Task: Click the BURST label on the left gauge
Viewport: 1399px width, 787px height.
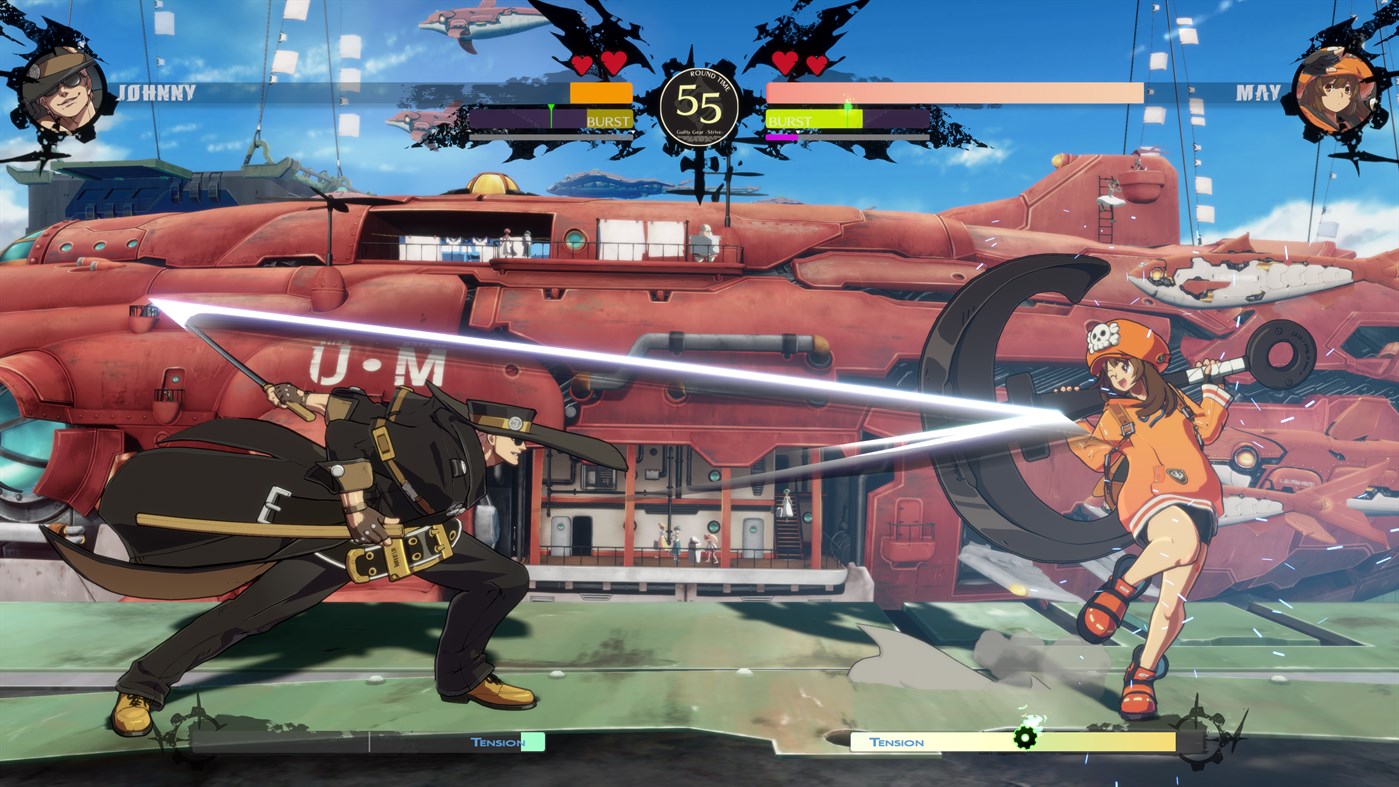Action: click(609, 118)
